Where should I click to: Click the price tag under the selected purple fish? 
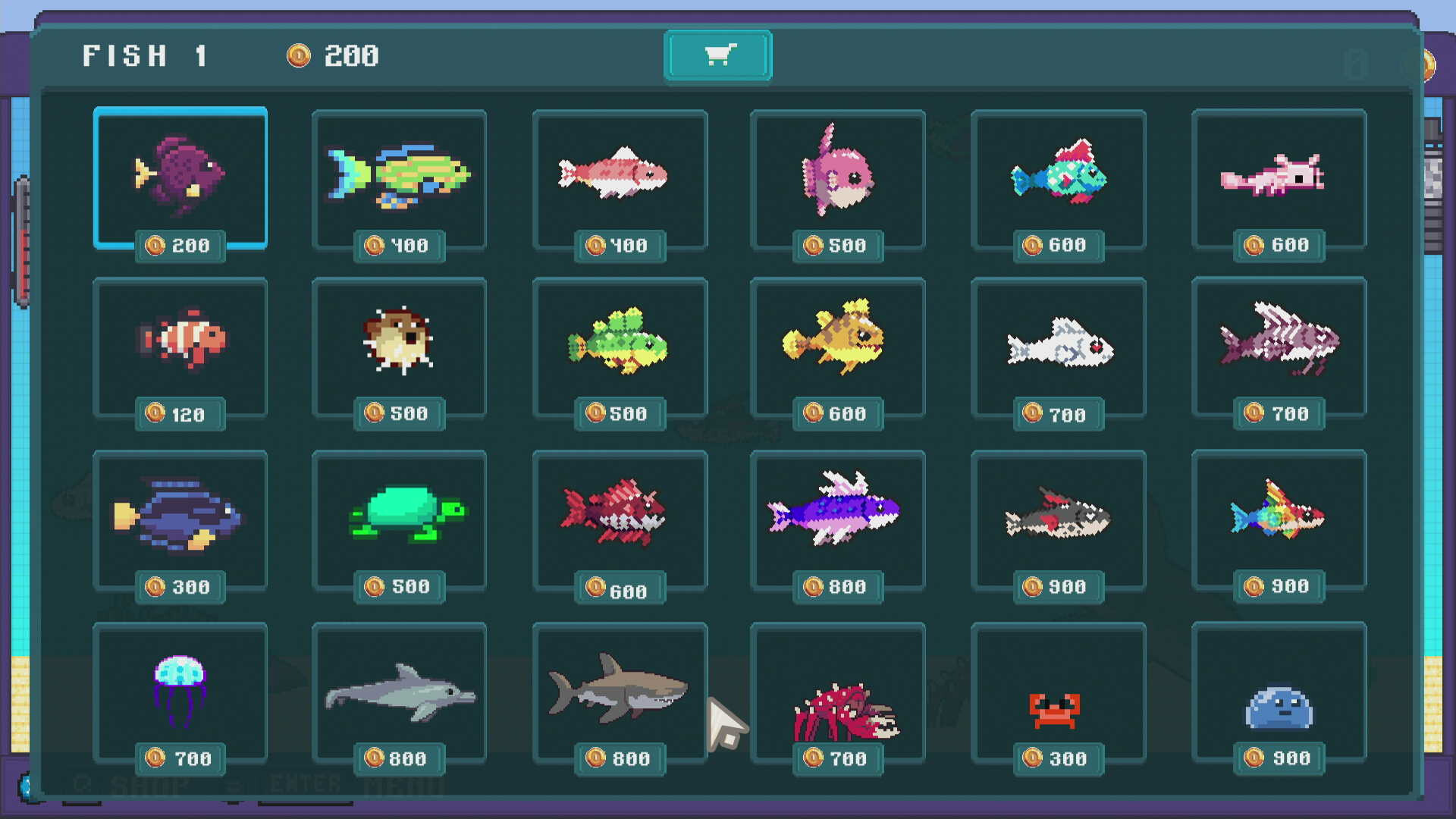(180, 244)
